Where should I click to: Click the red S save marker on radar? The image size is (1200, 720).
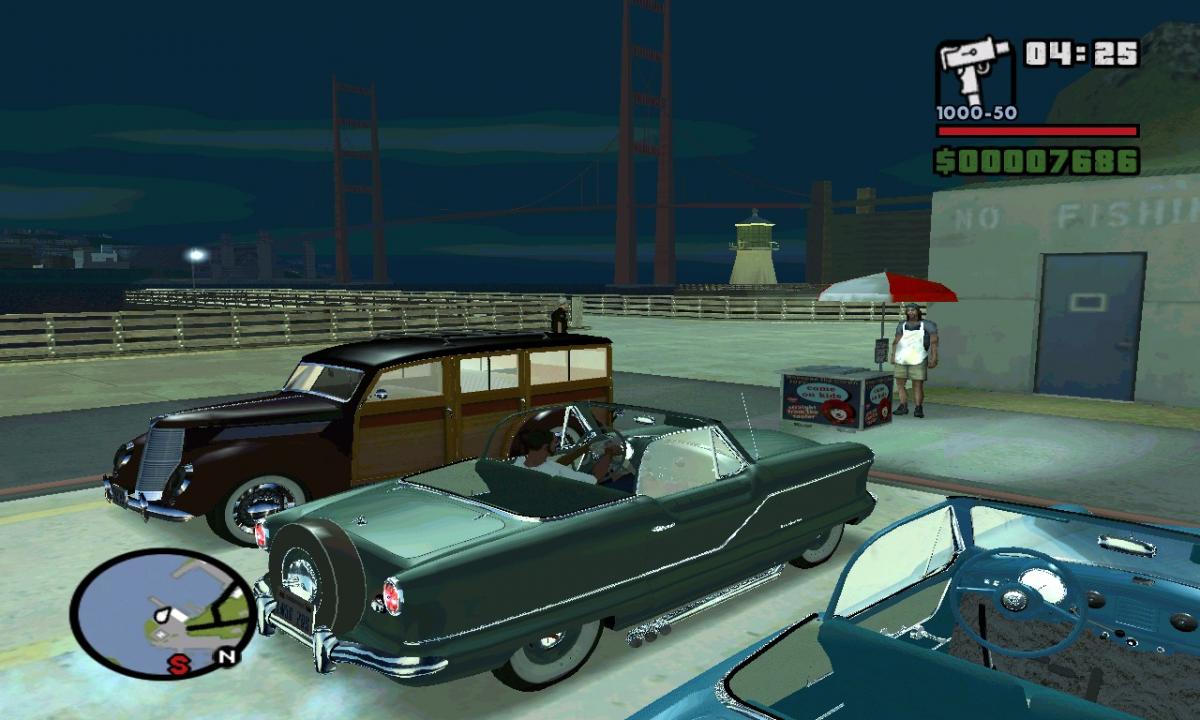pyautogui.click(x=178, y=666)
